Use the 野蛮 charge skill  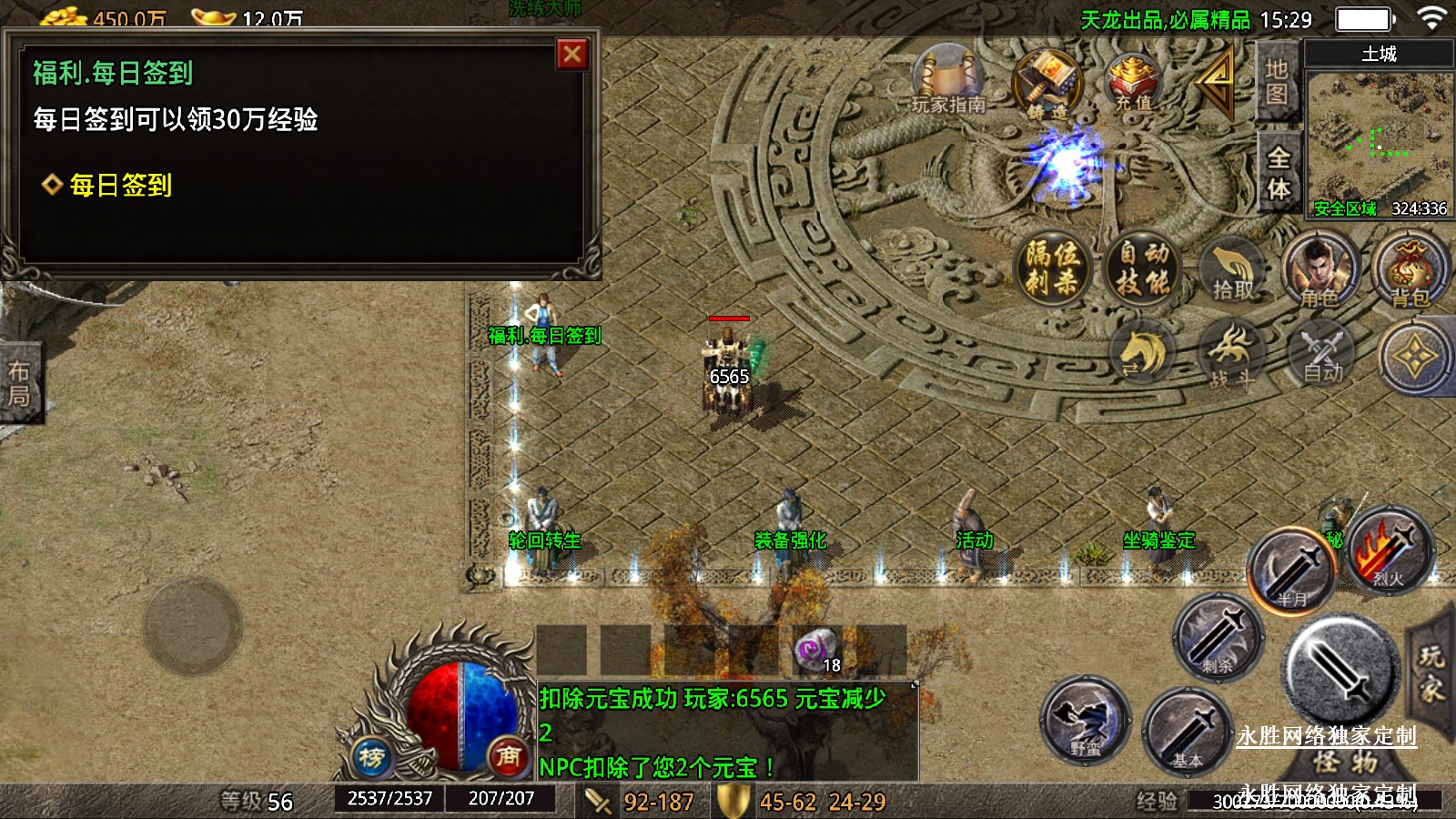tap(1085, 721)
